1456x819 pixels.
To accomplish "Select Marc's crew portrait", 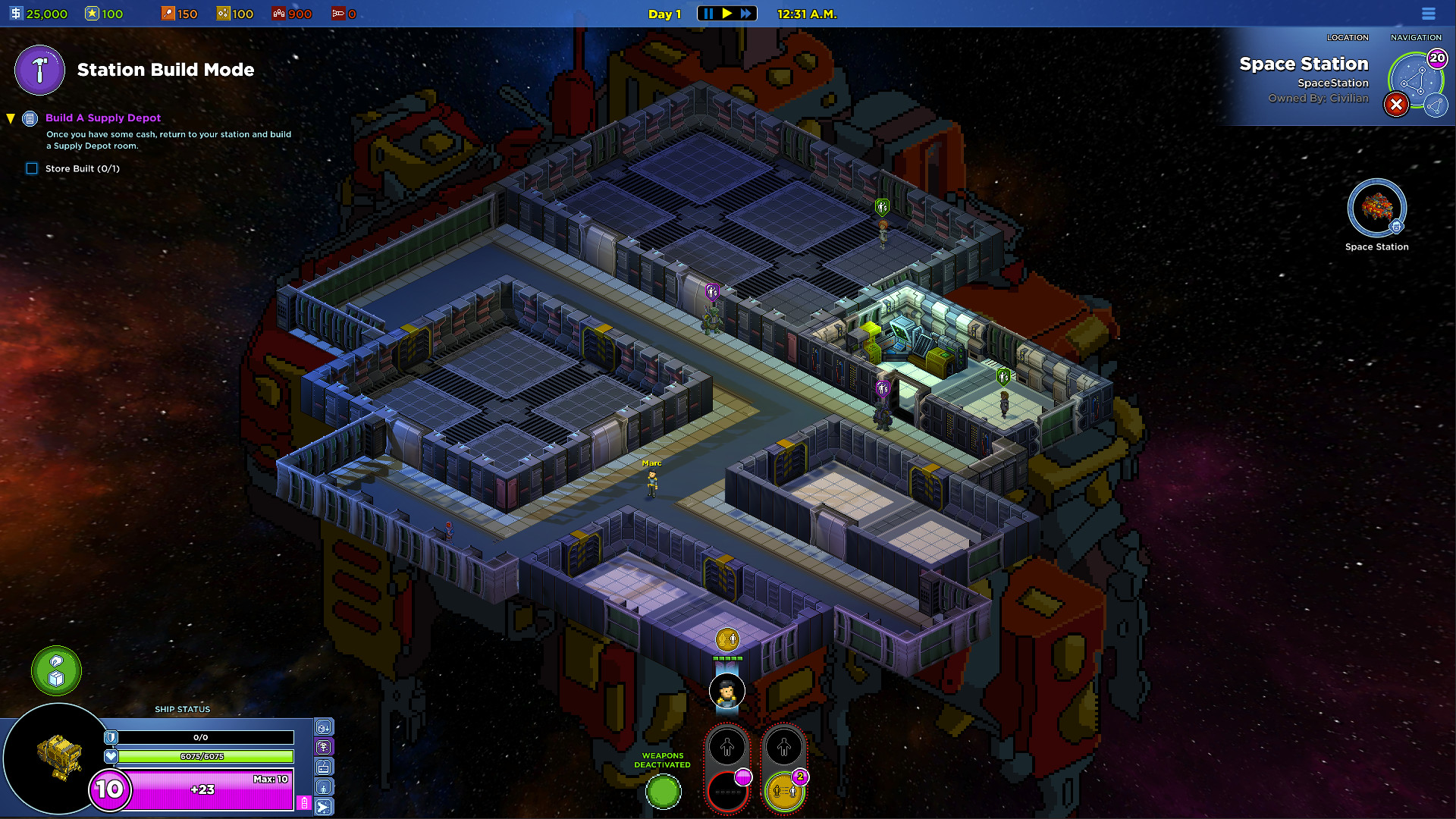I will [726, 692].
